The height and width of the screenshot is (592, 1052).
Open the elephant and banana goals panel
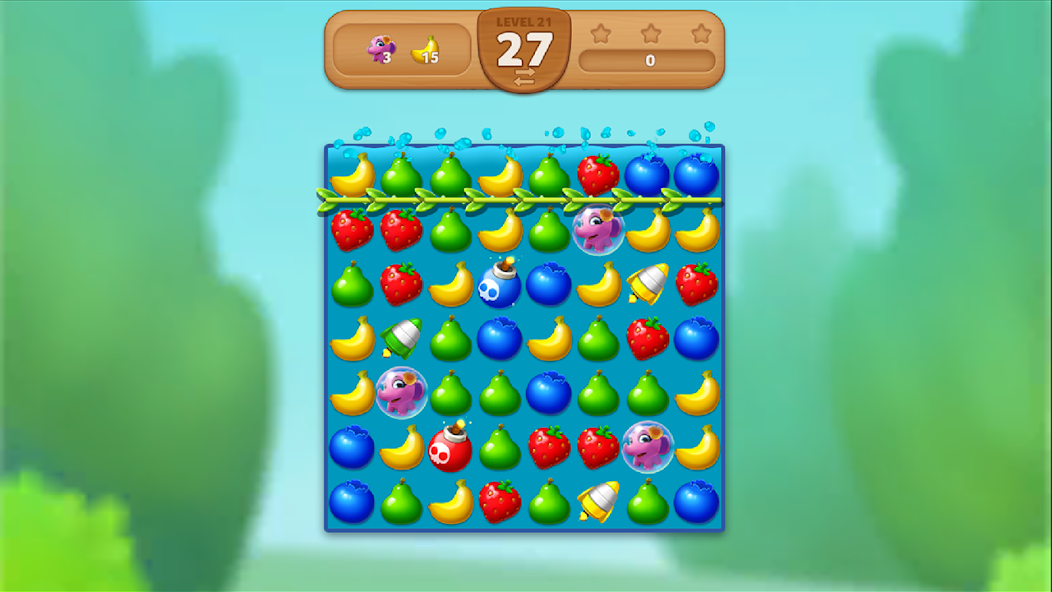coord(402,50)
